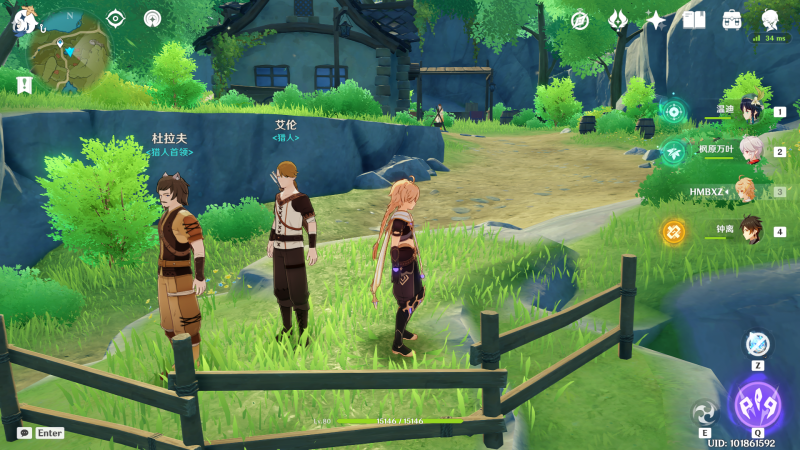Screen dimensions: 800x450
Task: Toggle the elemental sight eye icon
Action: (x=116, y=18)
